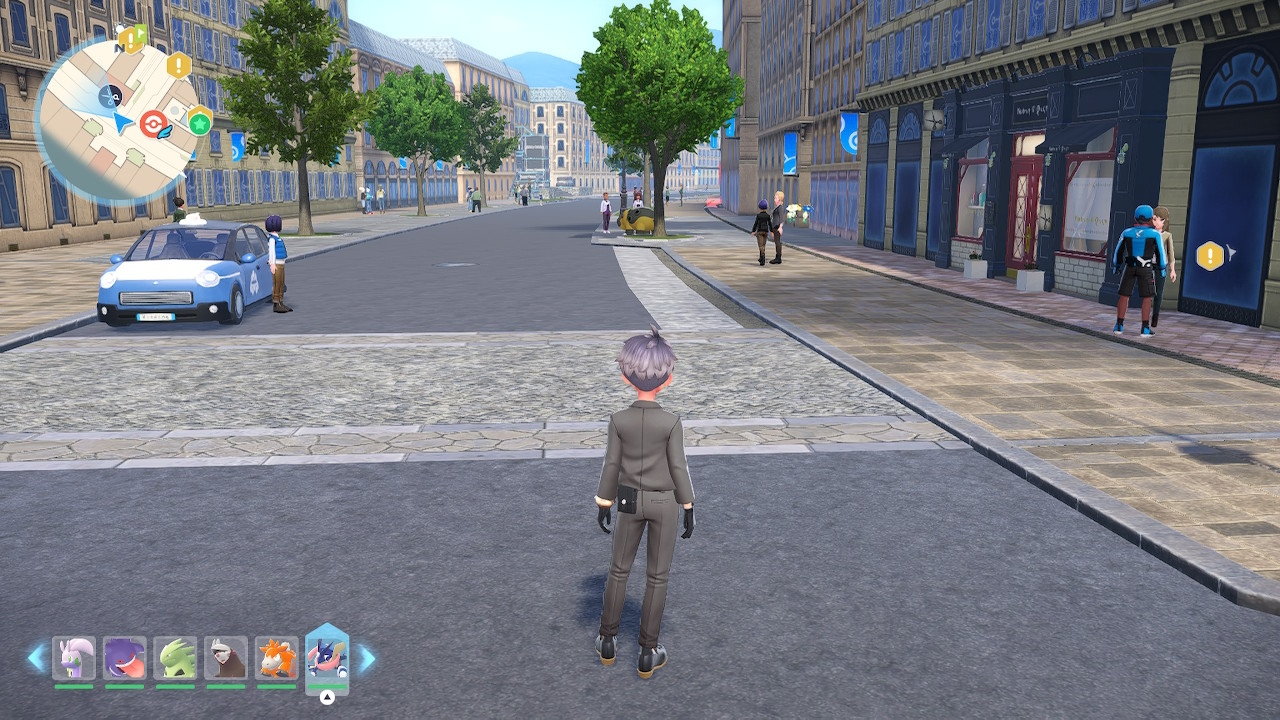
Task: Switch to Camerupt in the party bar
Action: tap(276, 658)
